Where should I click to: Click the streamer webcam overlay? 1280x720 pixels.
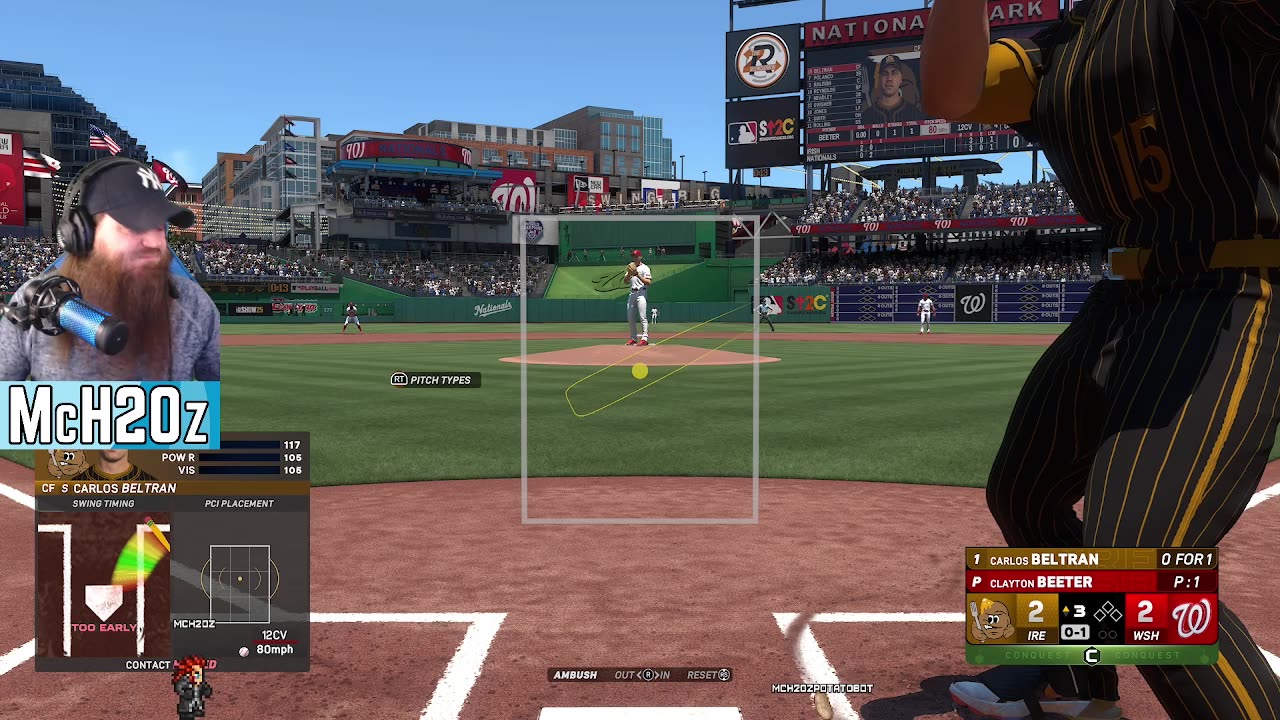pyautogui.click(x=110, y=270)
